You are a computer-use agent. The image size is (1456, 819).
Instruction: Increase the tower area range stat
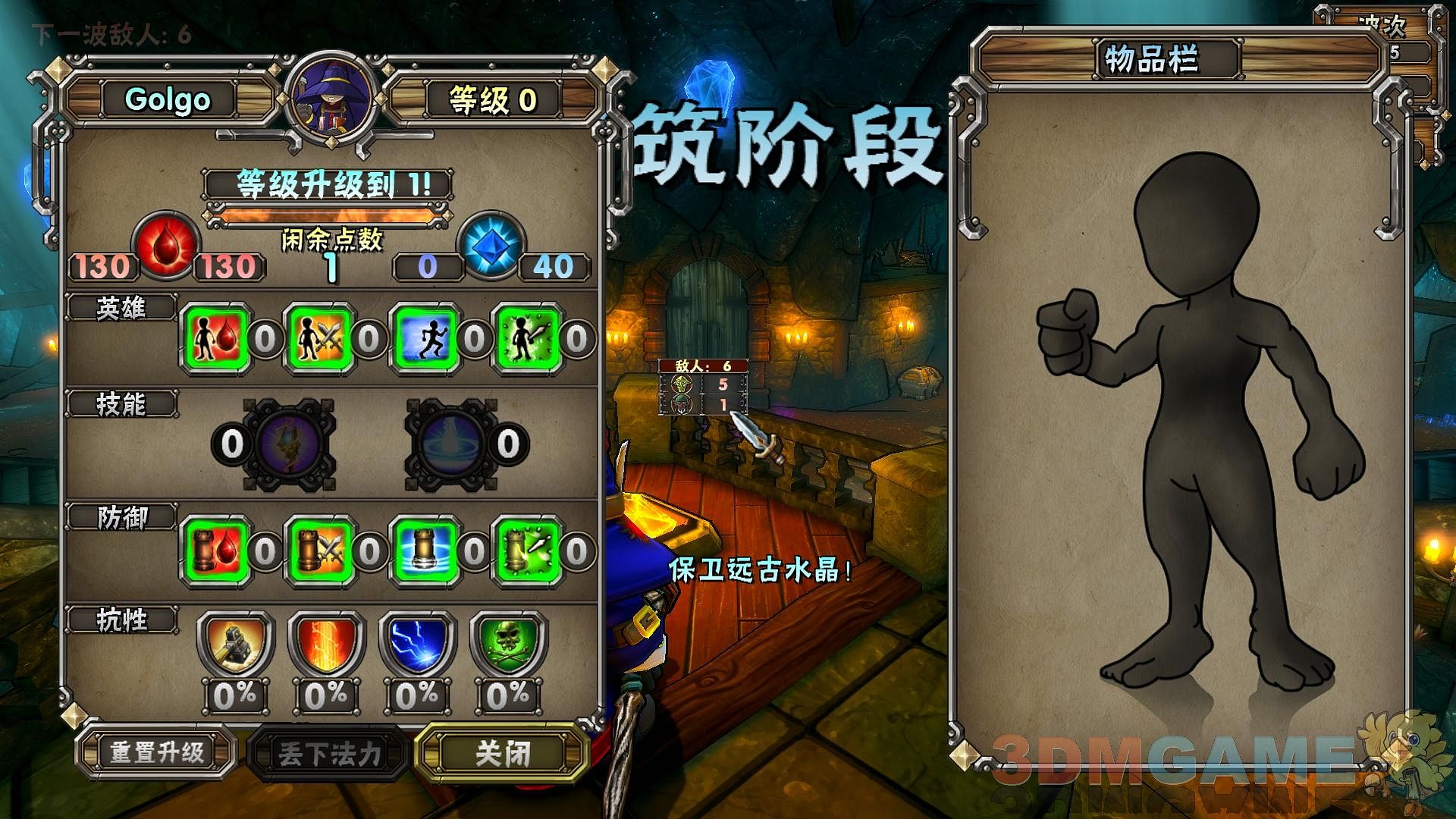click(x=425, y=551)
